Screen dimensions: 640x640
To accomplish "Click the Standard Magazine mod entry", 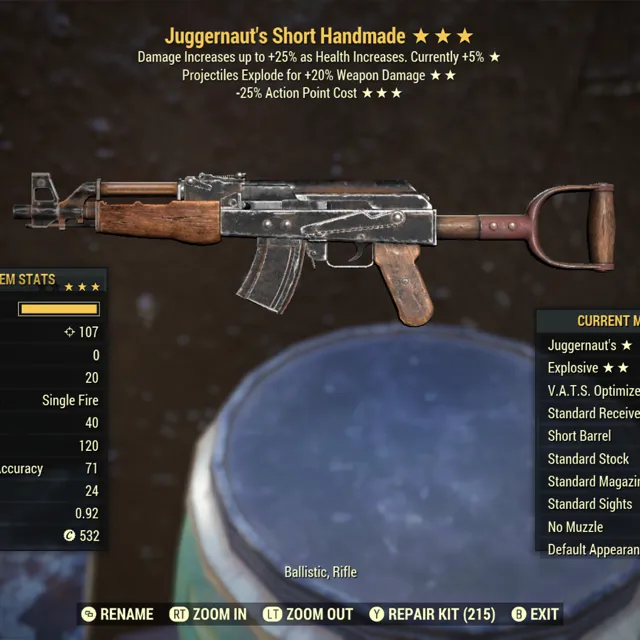I will (x=593, y=482).
